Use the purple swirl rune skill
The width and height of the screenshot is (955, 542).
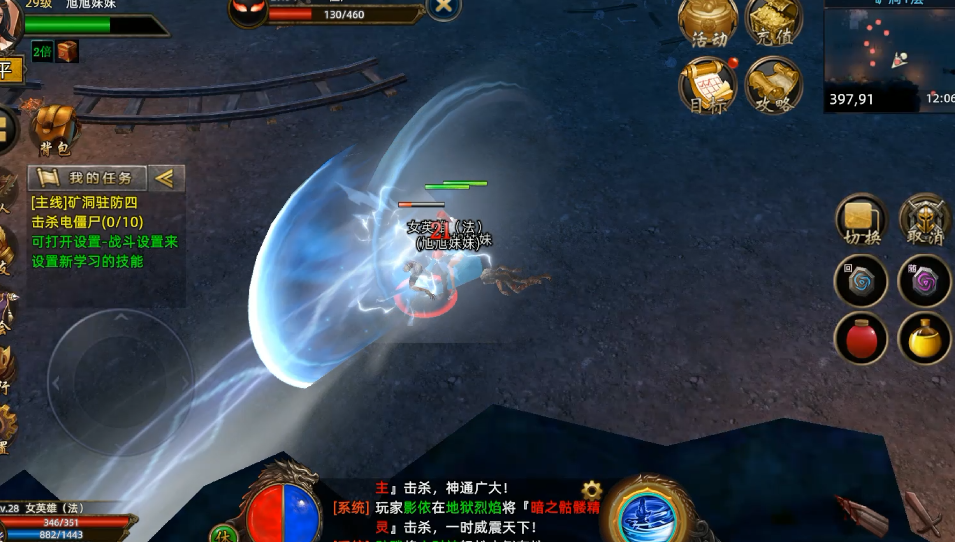925,281
